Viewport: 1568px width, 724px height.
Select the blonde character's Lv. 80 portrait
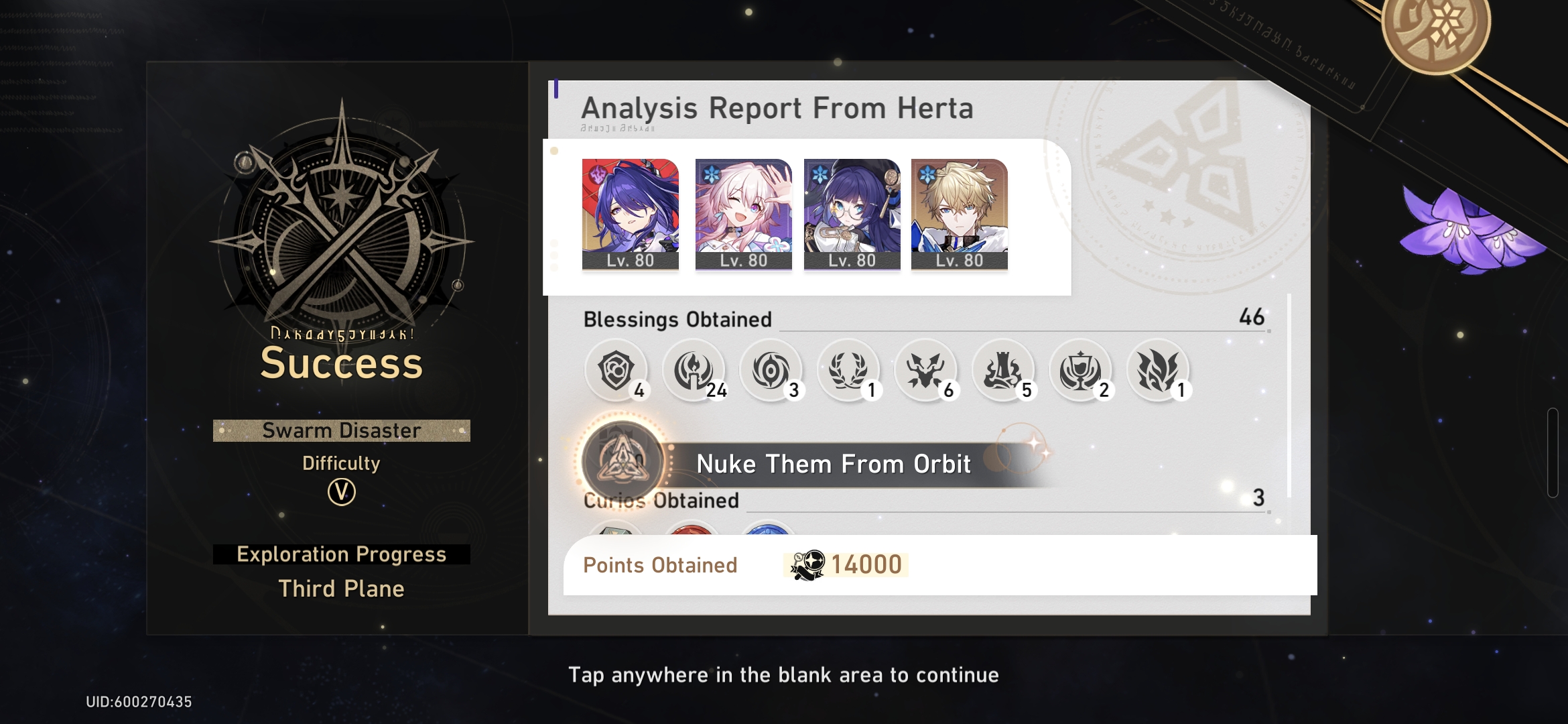pyautogui.click(x=959, y=213)
